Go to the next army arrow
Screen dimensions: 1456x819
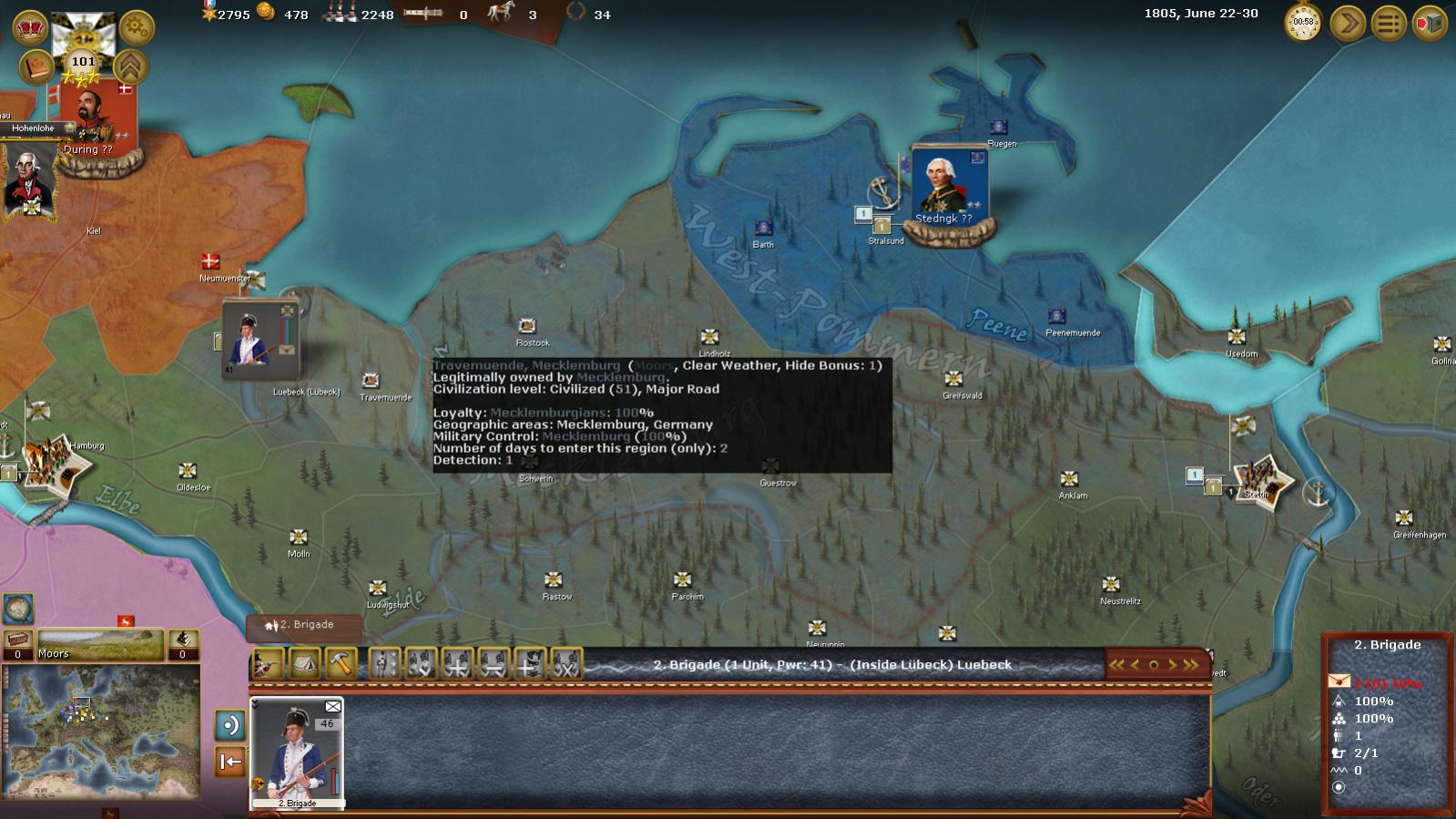tap(1173, 665)
